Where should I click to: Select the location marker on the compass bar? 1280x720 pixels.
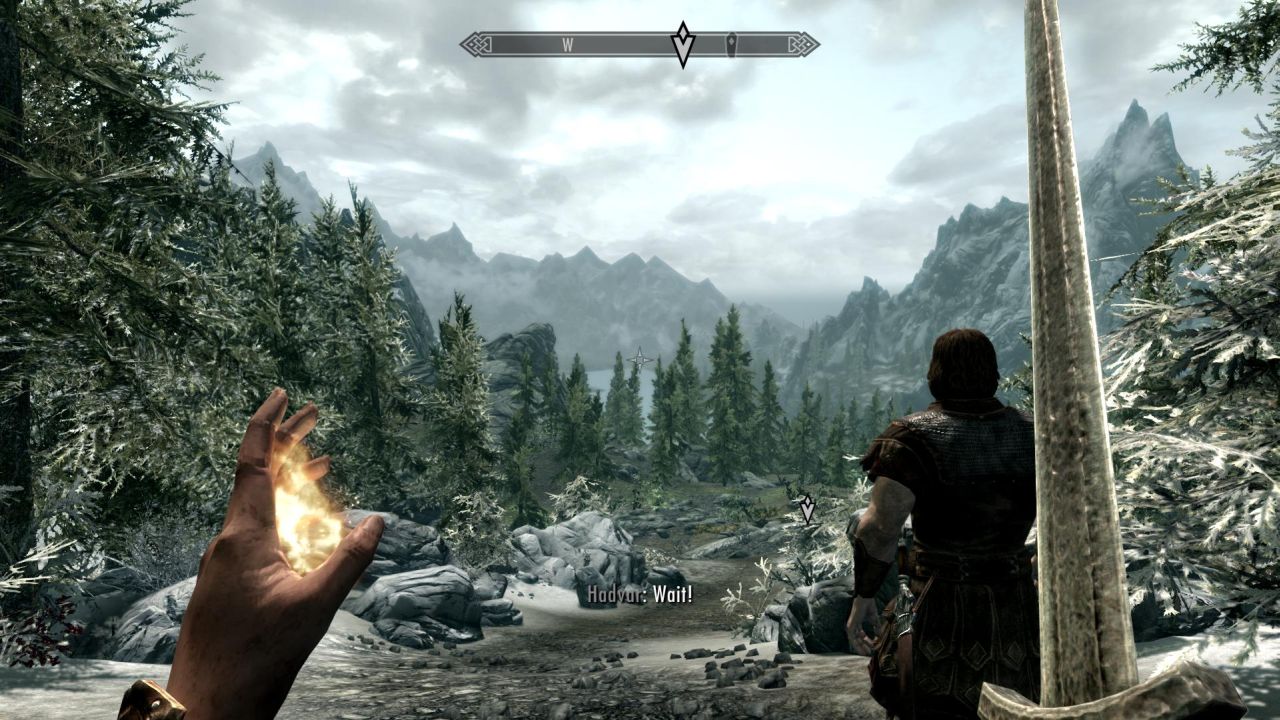tap(731, 43)
